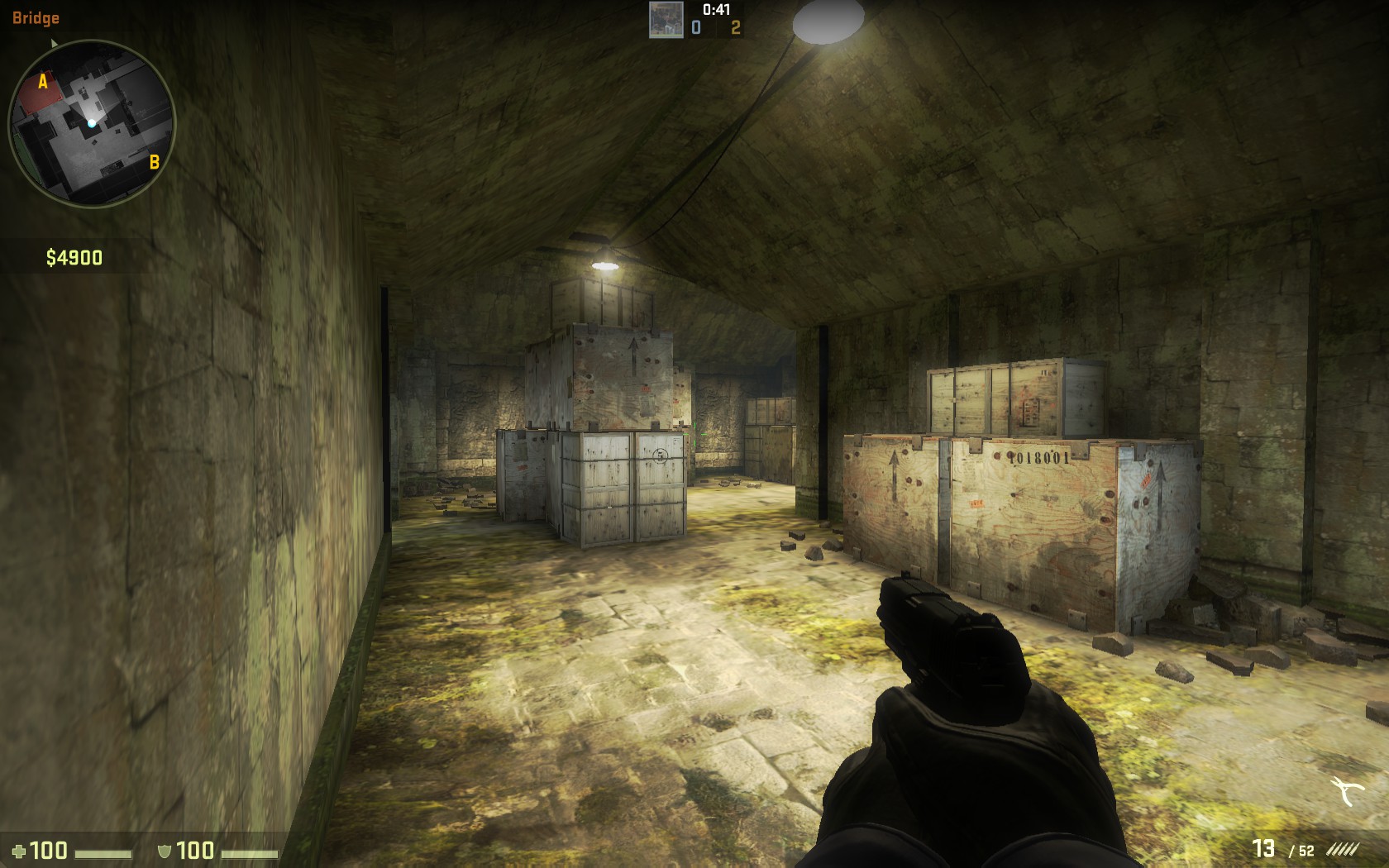Image resolution: width=1389 pixels, height=868 pixels.
Task: Click the team avatar beside the score
Action: 666,20
